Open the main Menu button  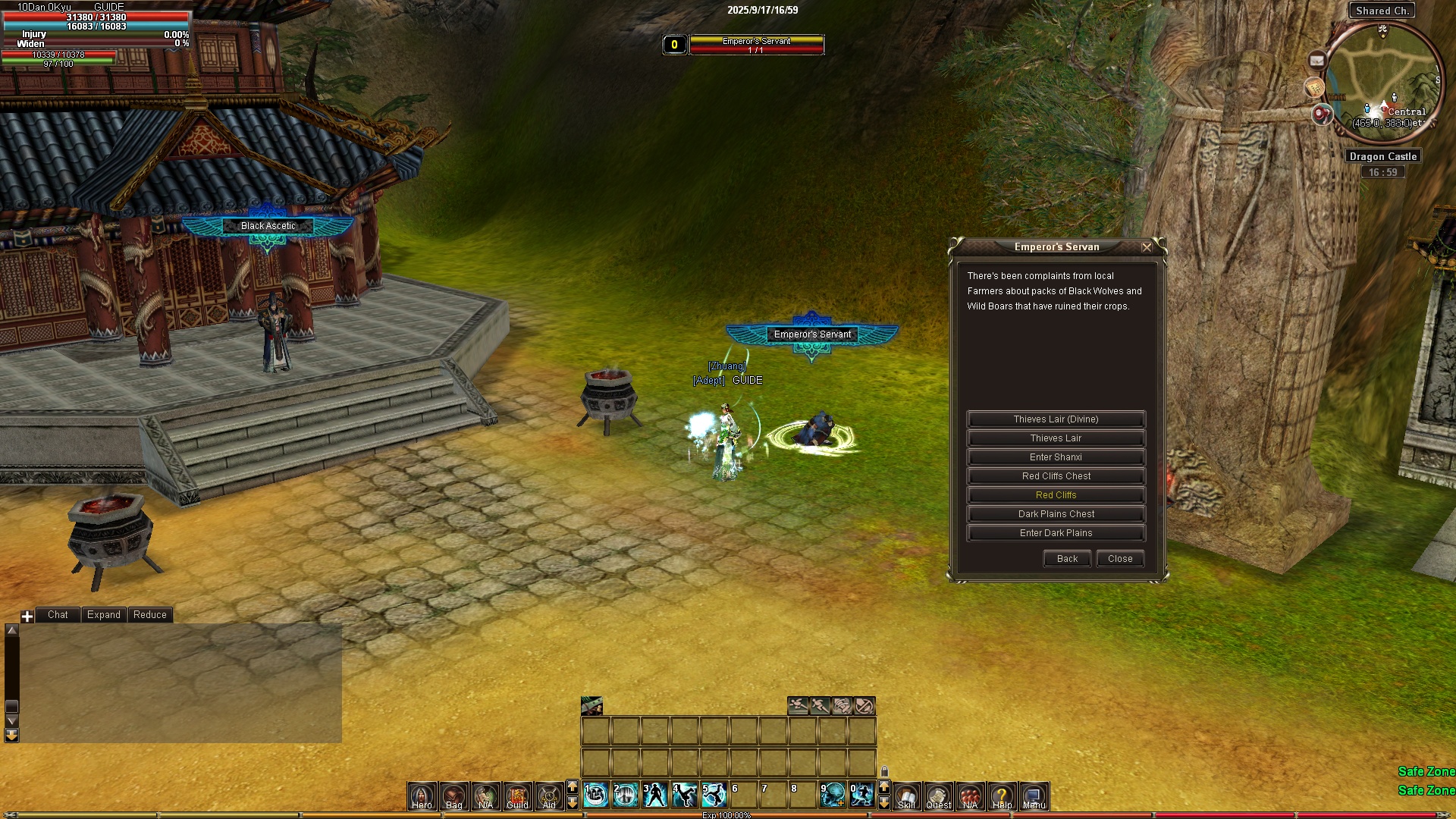[1034, 796]
